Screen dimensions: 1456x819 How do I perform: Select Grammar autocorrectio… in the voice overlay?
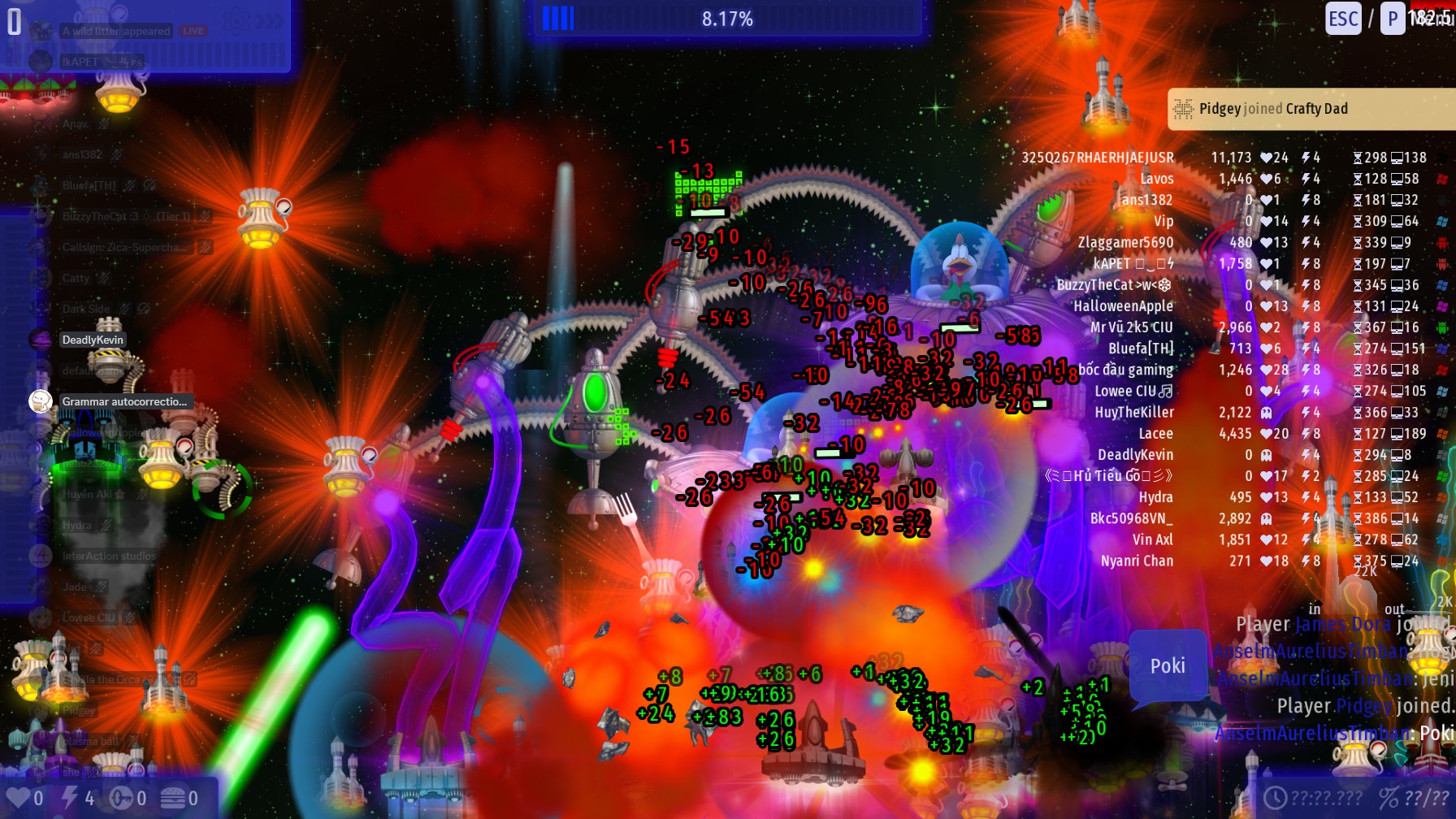point(123,401)
